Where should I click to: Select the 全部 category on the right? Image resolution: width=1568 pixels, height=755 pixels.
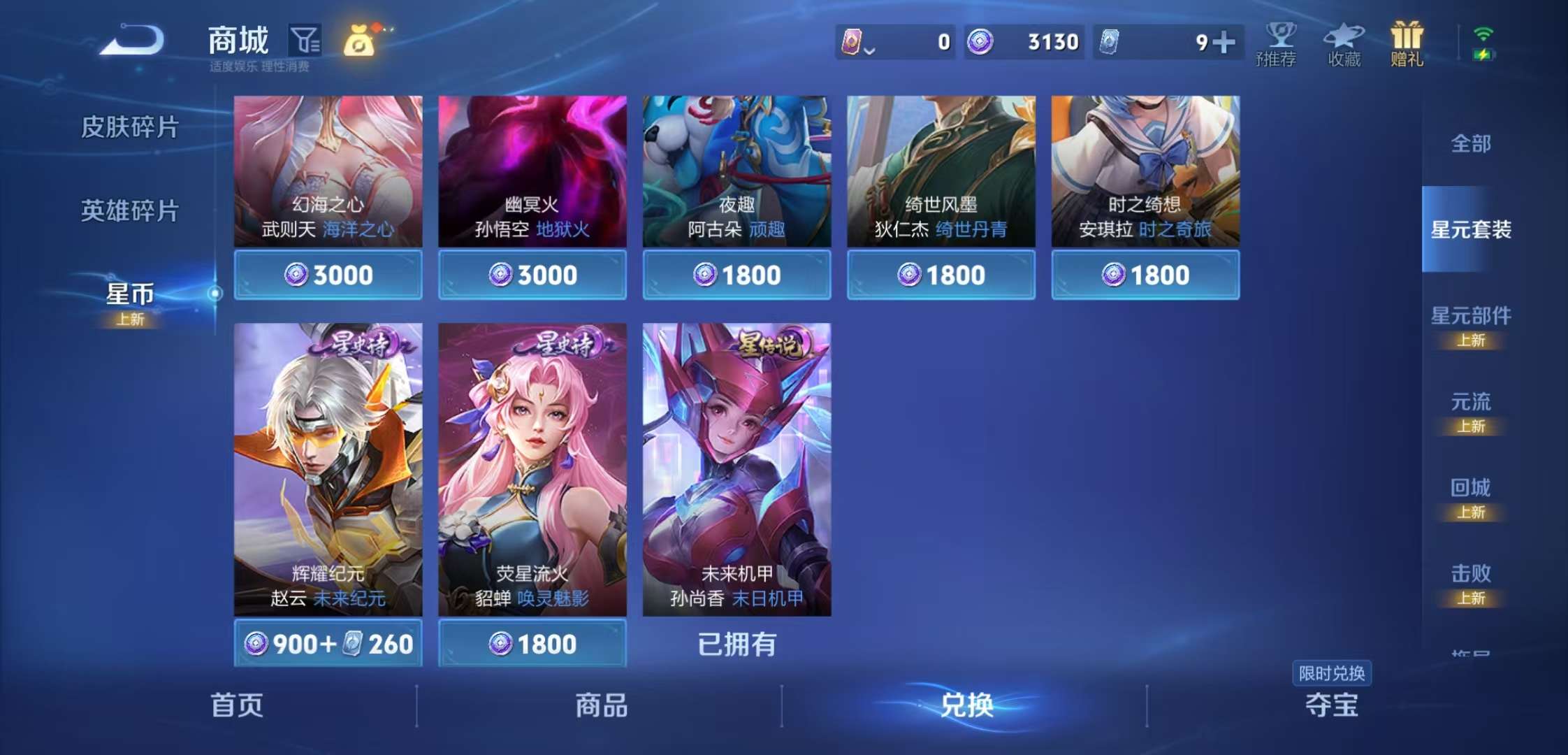pyautogui.click(x=1472, y=143)
